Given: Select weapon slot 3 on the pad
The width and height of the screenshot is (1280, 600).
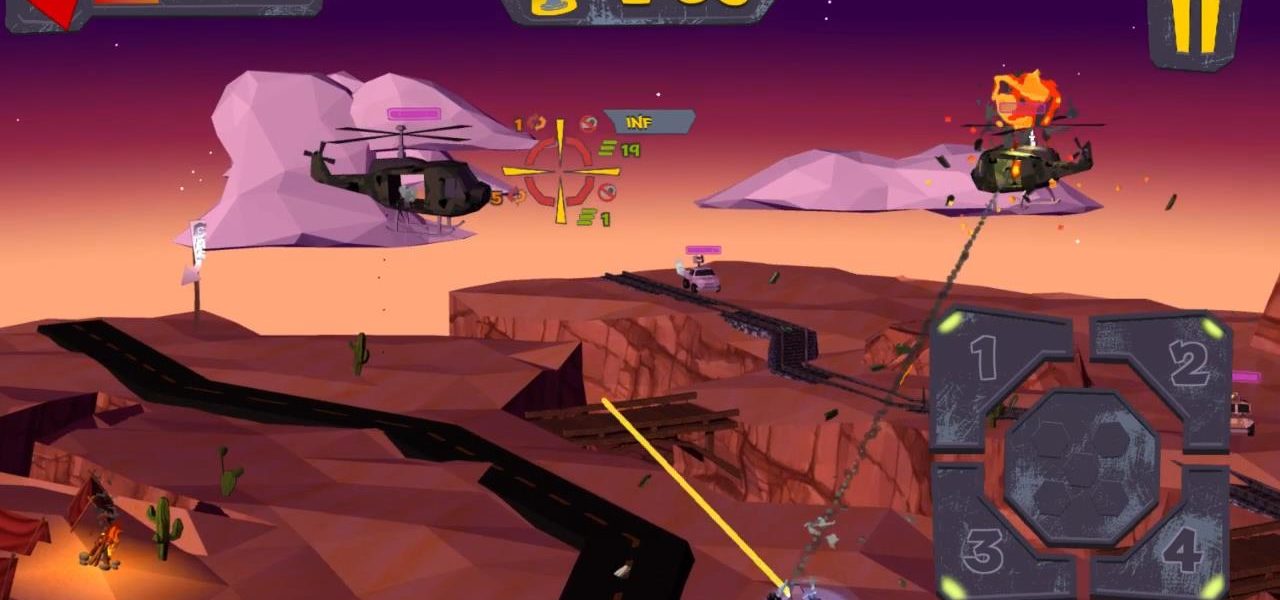Looking at the screenshot, I should (983, 548).
